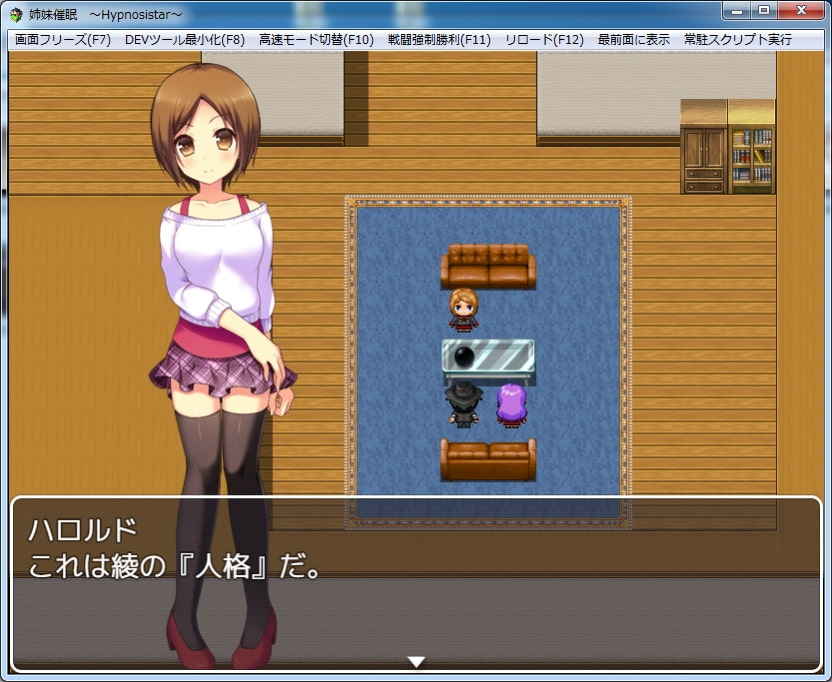Minimize the game window
This screenshot has height=682, width=832.
736,10
